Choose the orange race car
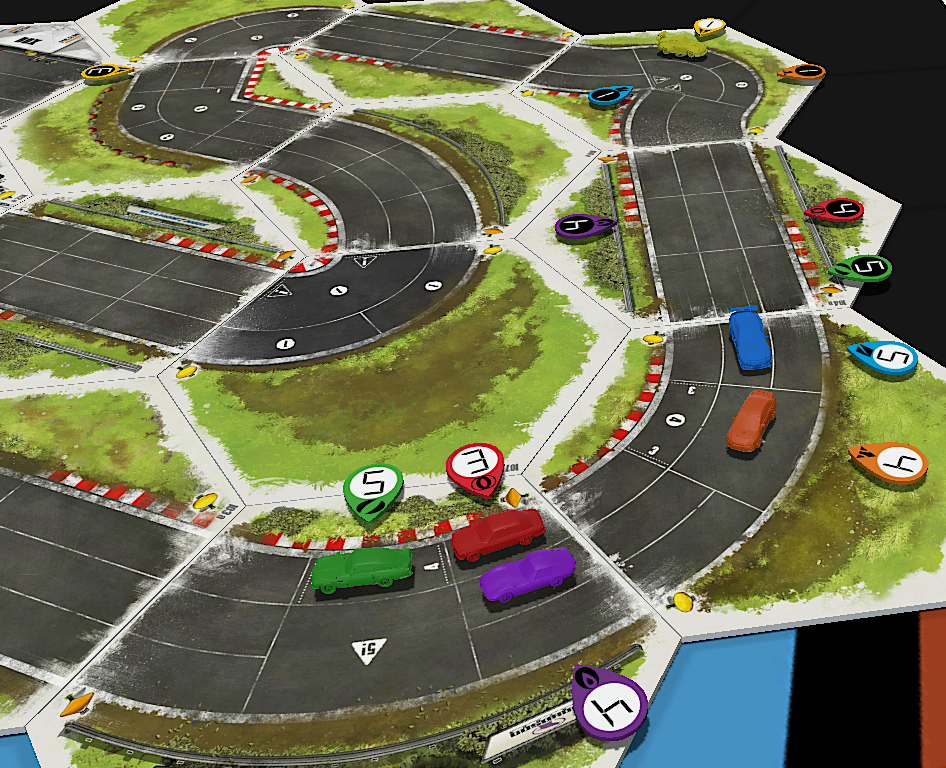The height and width of the screenshot is (768, 946). [751, 420]
